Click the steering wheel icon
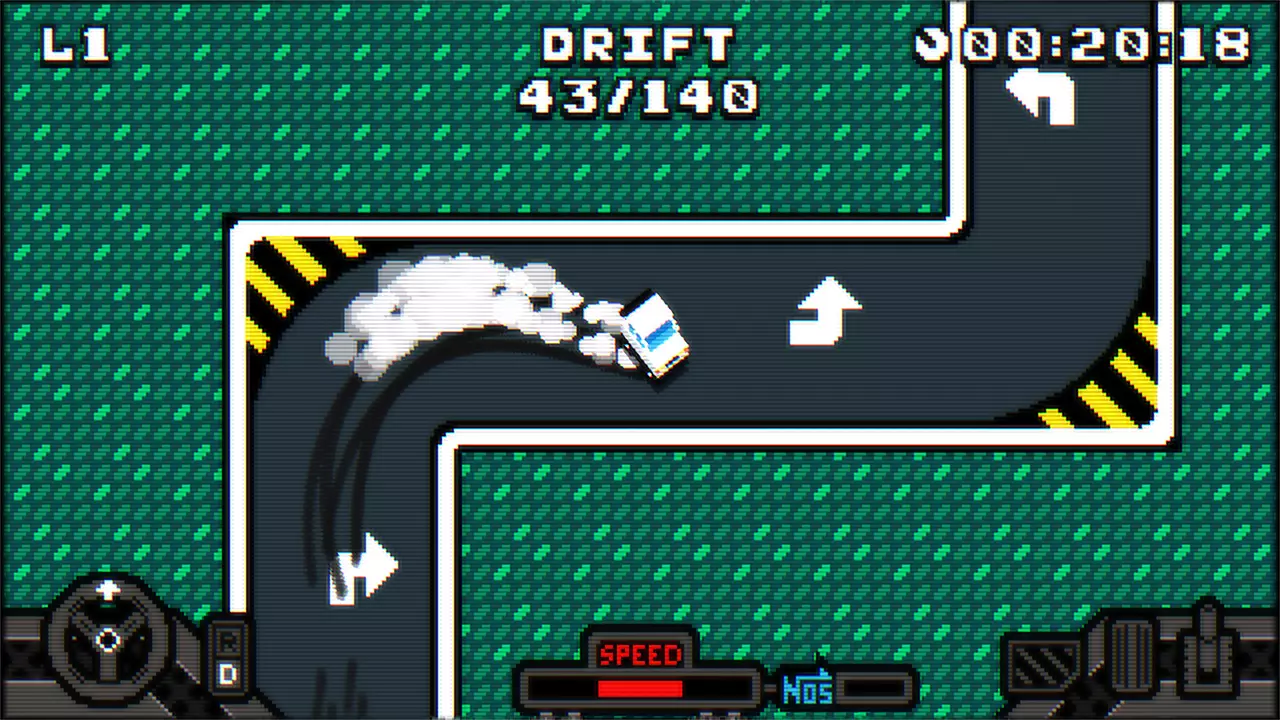Screen dimensions: 1280x720 [x=107, y=640]
